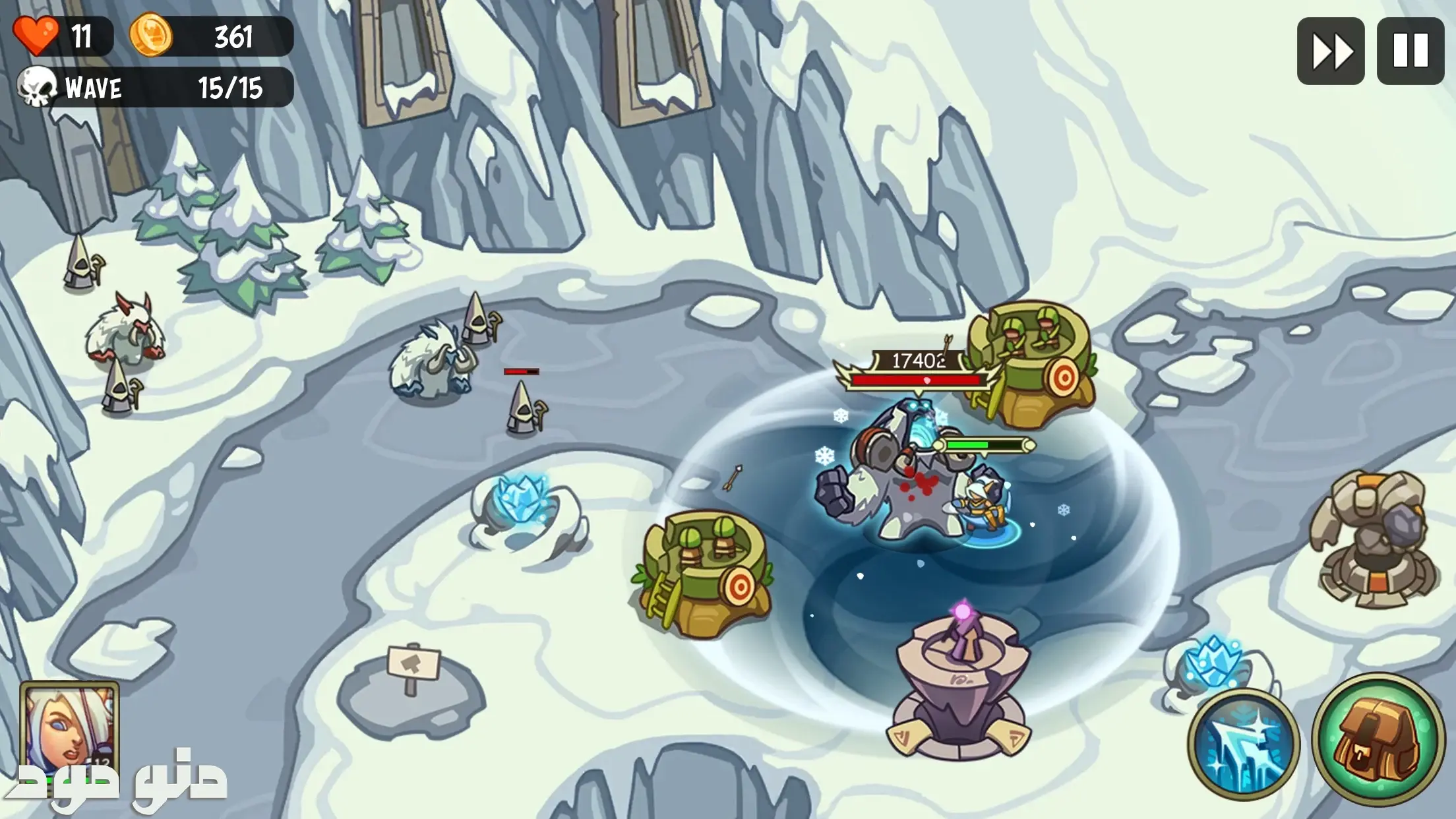Screen dimensions: 1456x819
Task: Toggle the fast-forward speed button
Action: tap(1330, 51)
